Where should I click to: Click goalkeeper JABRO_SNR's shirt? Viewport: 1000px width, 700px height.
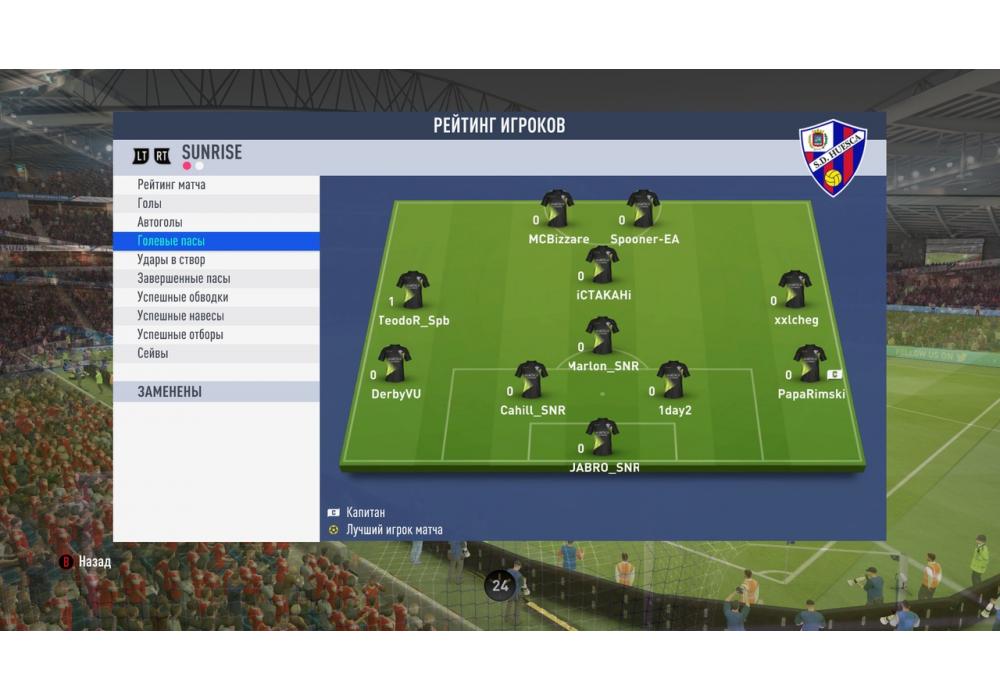(x=602, y=437)
